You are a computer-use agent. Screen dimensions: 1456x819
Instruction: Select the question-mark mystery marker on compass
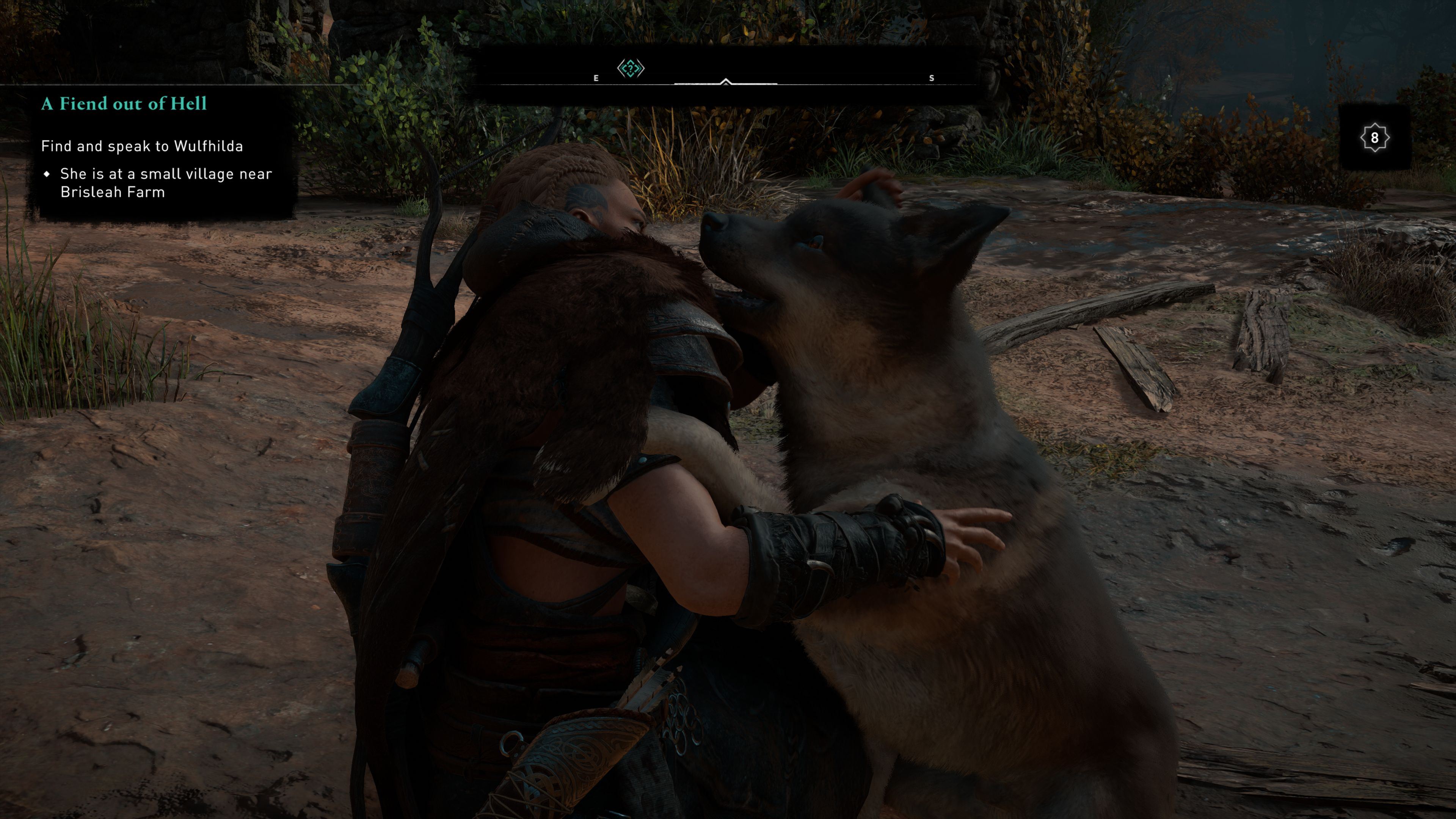pos(630,69)
